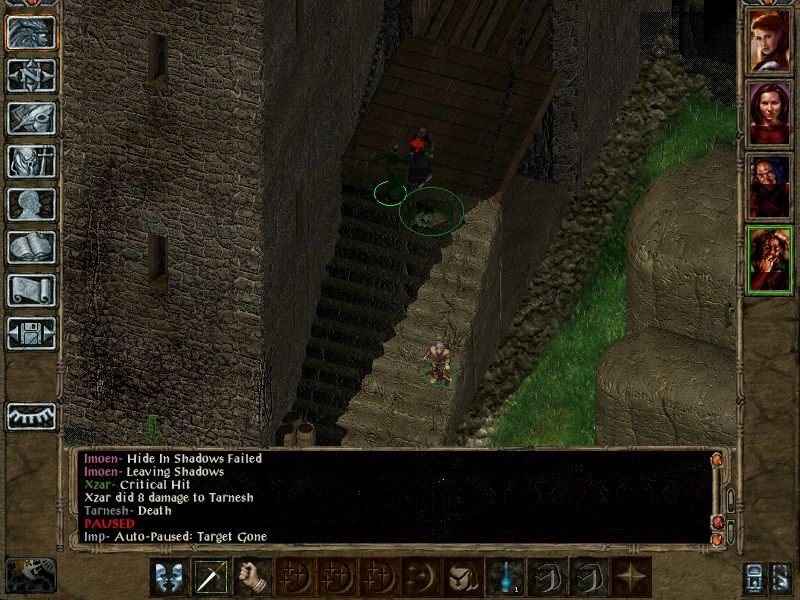800x600 pixels.
Task: Choose the fist attack slot
Action: [253, 577]
